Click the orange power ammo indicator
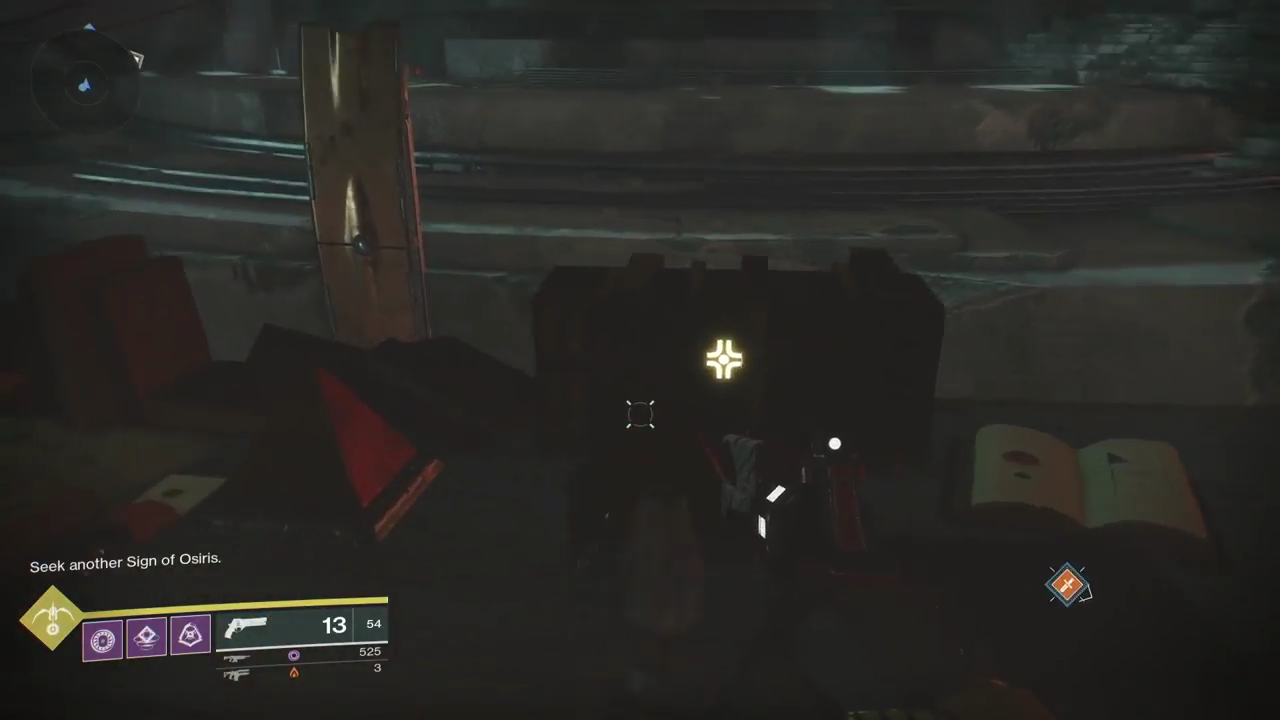This screenshot has height=720, width=1280. point(293,671)
